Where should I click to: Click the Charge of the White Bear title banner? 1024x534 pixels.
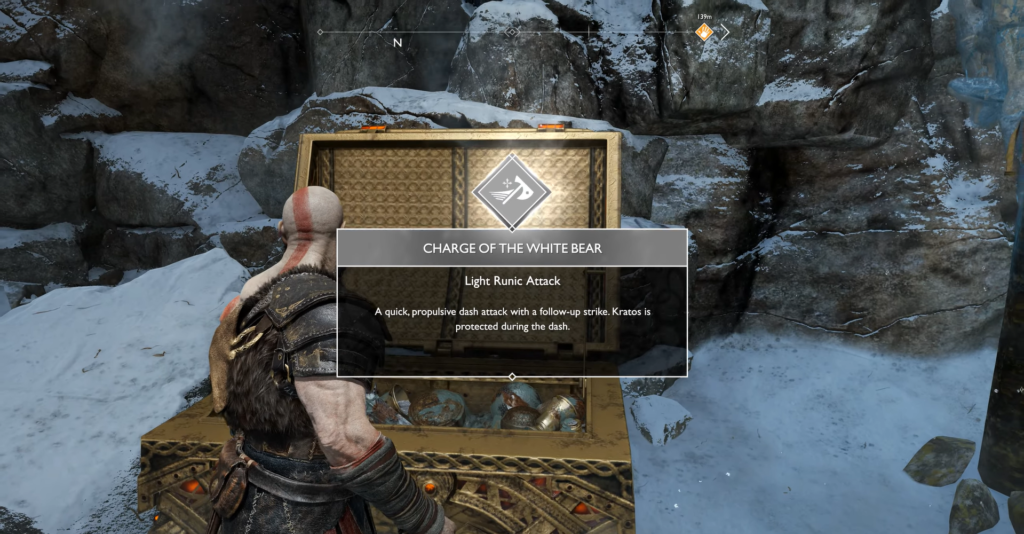tap(511, 248)
